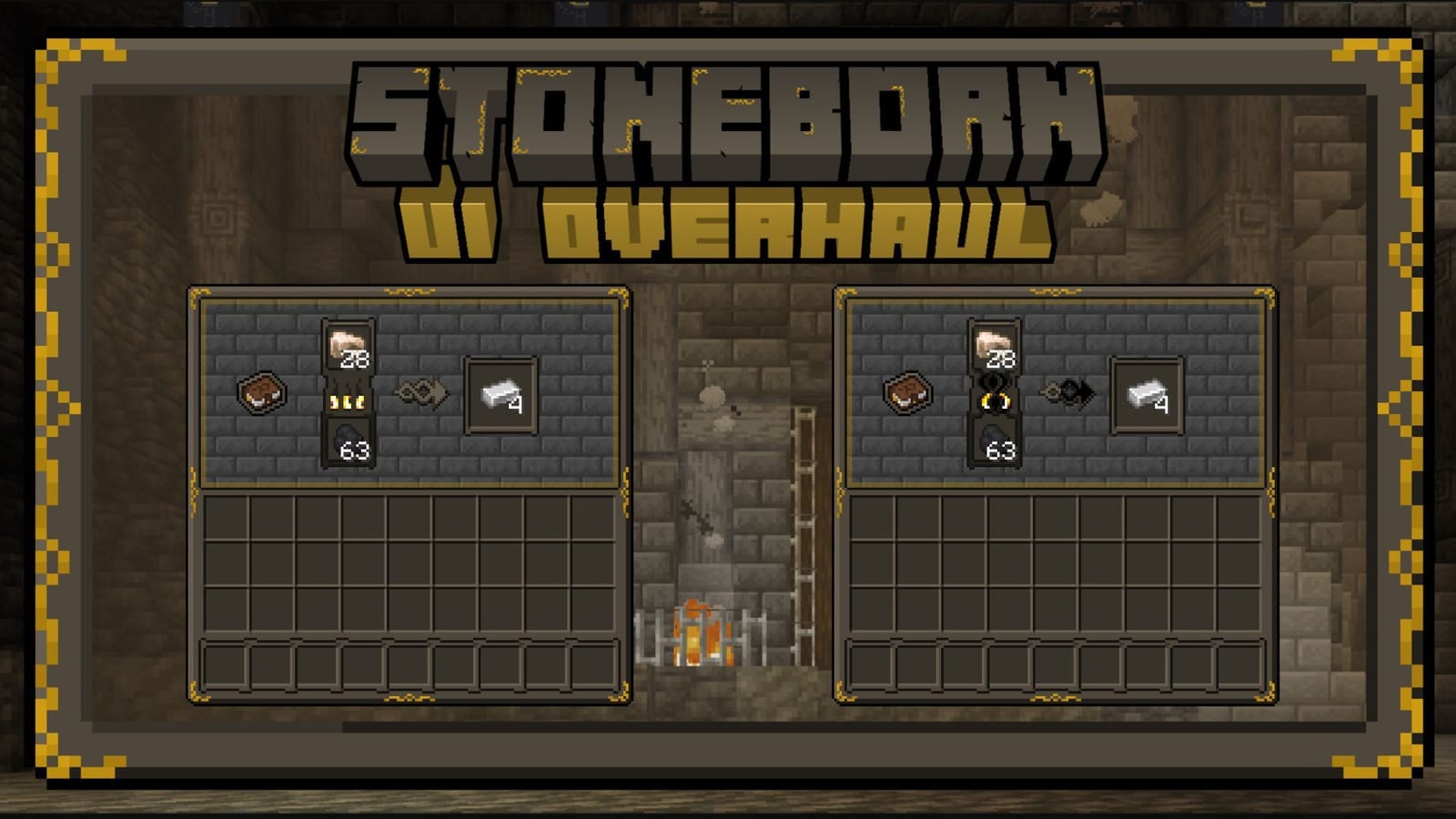Open the recipe book in the right furnace

[x=905, y=391]
